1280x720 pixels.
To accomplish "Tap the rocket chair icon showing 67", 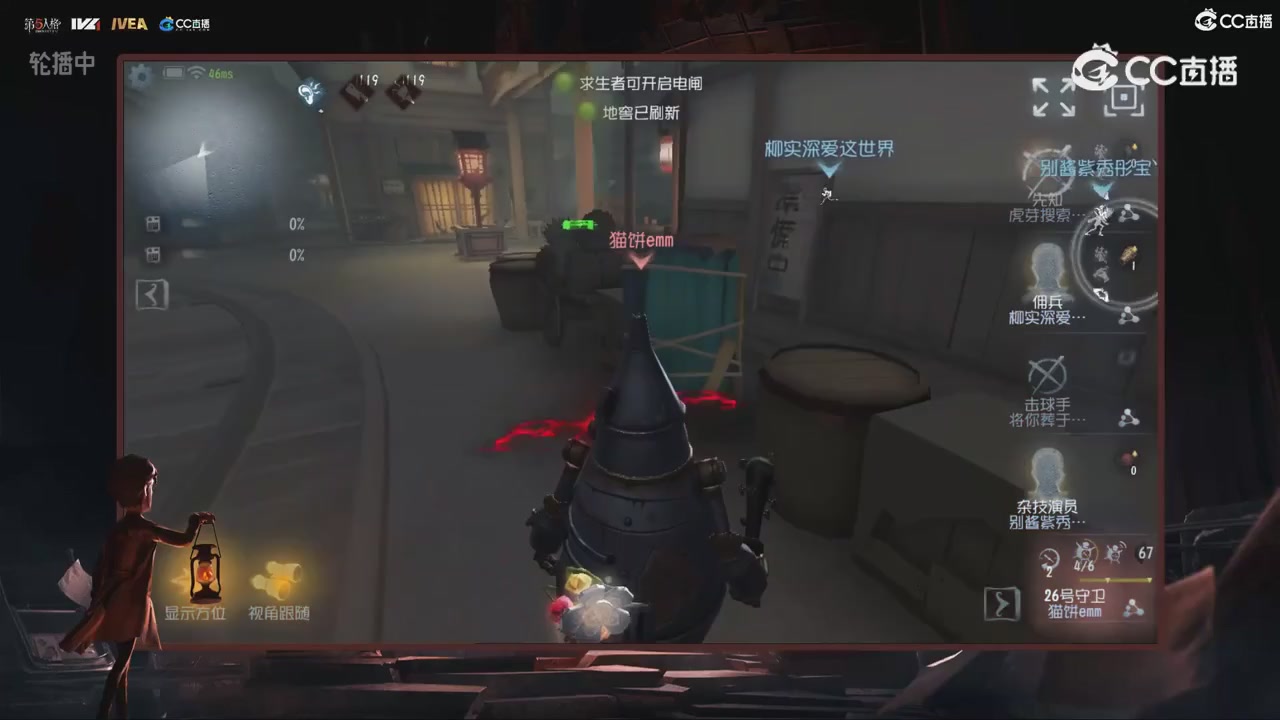I will [x=1119, y=553].
